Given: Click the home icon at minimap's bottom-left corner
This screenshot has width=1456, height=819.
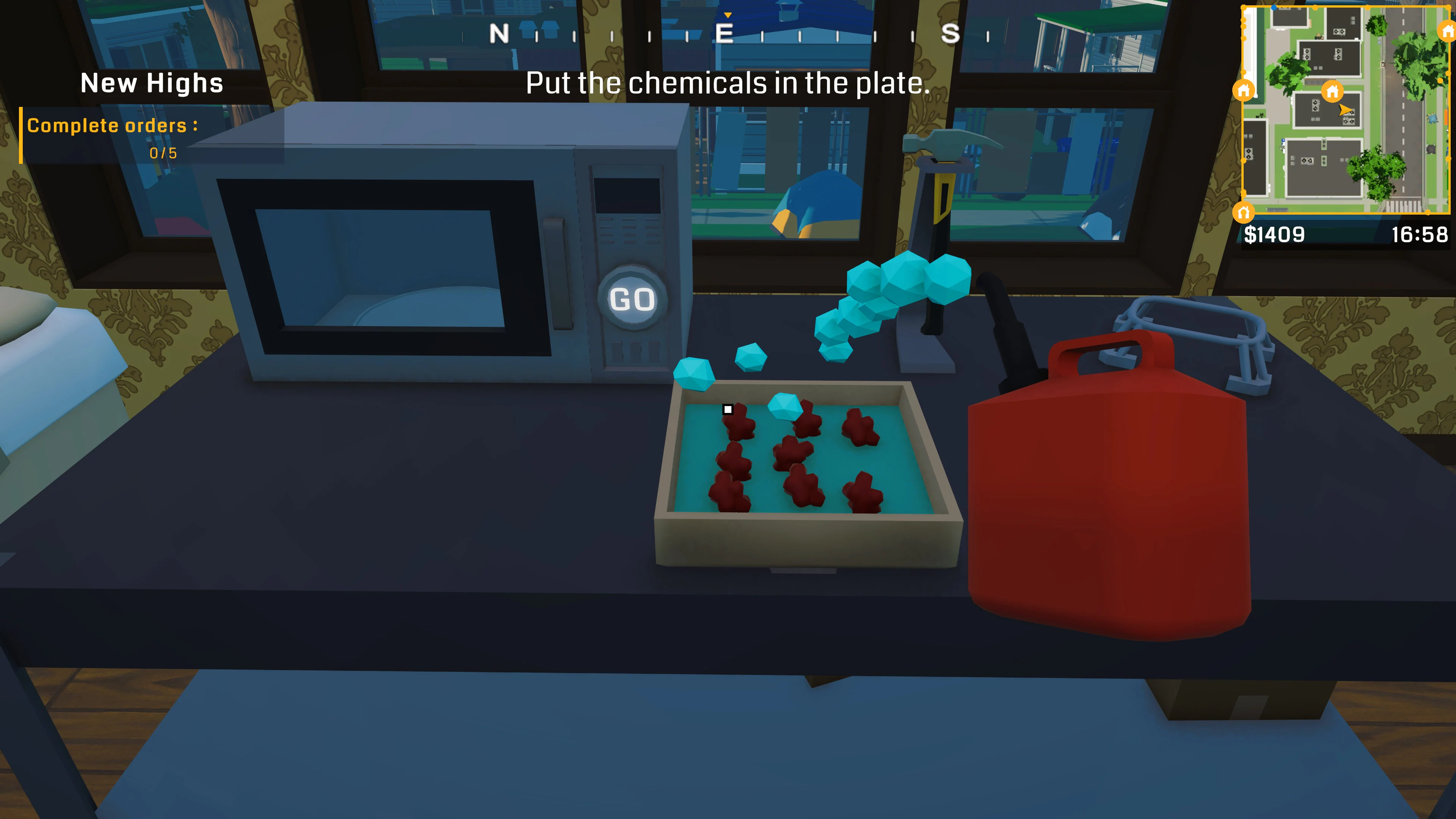Looking at the screenshot, I should tap(1244, 213).
